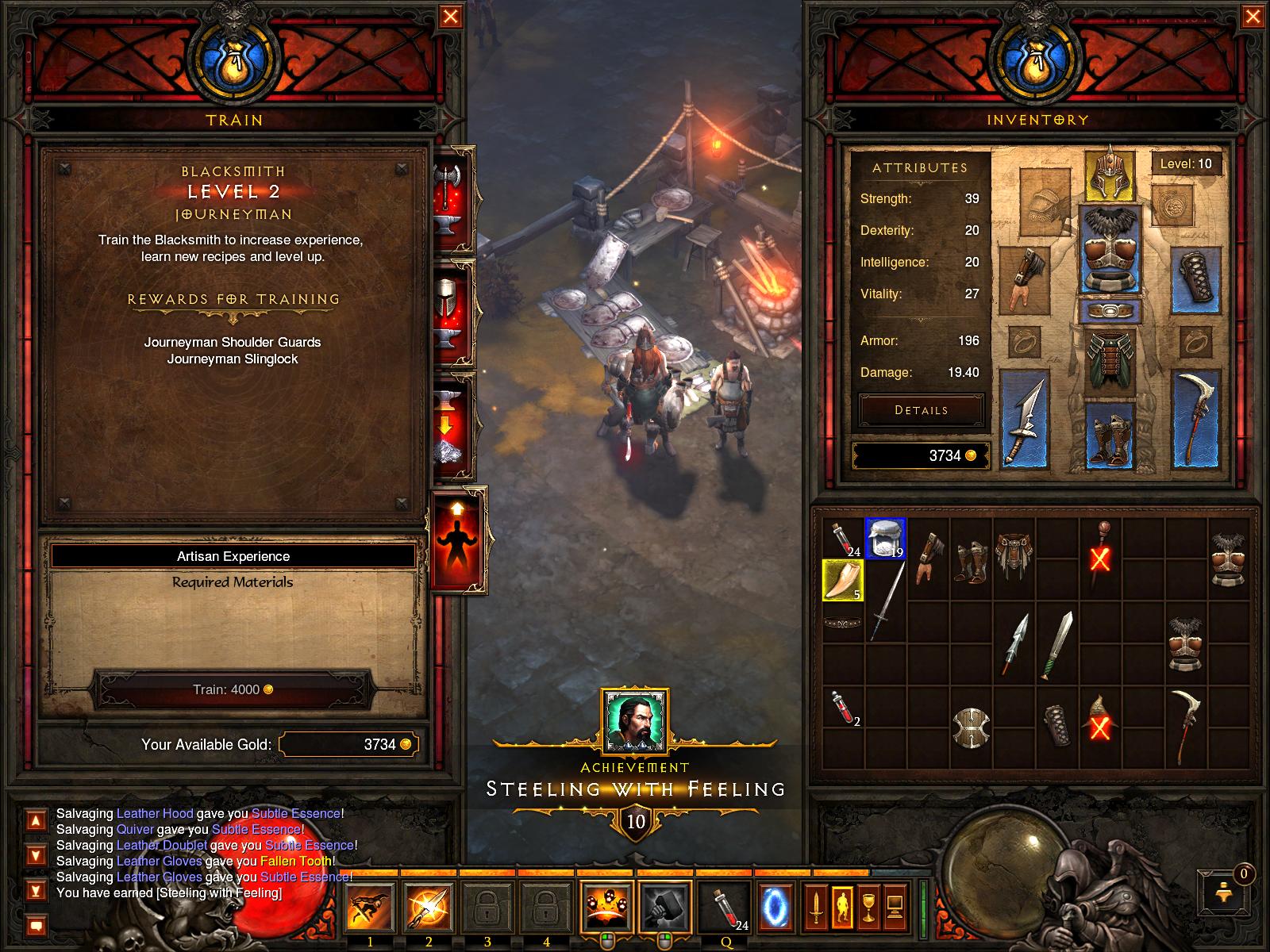Use the health potion on the hotbar
1270x952 pixels.
pyautogui.click(x=725, y=907)
